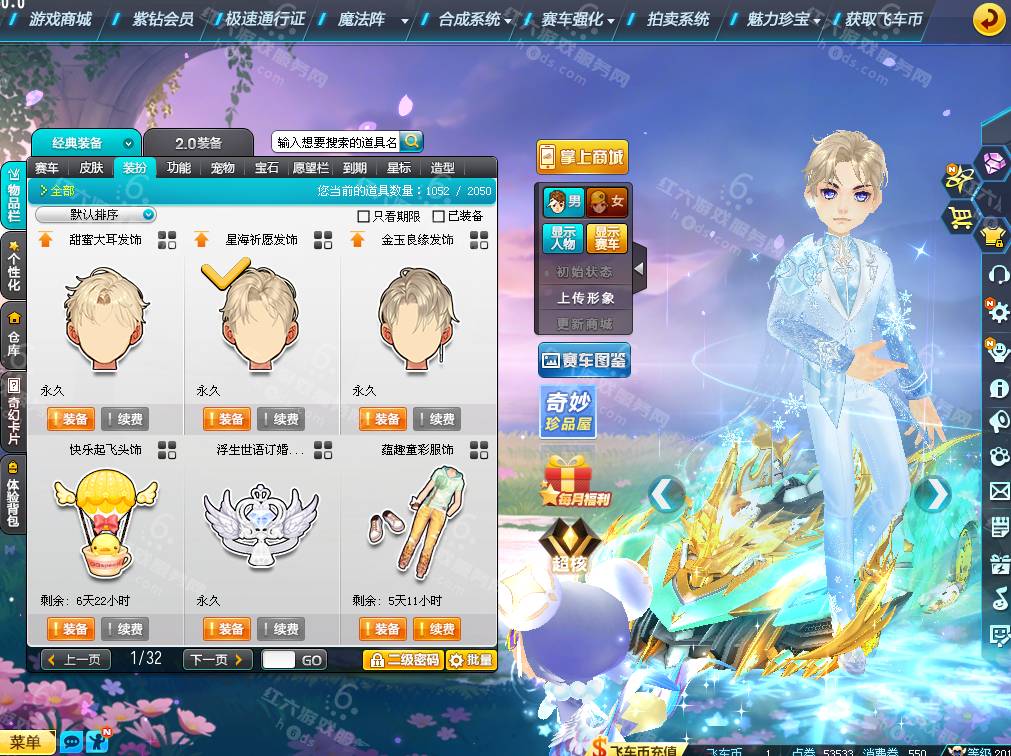The image size is (1011, 756).
Task: Switch to the 宝石 category tab
Action: 266,168
